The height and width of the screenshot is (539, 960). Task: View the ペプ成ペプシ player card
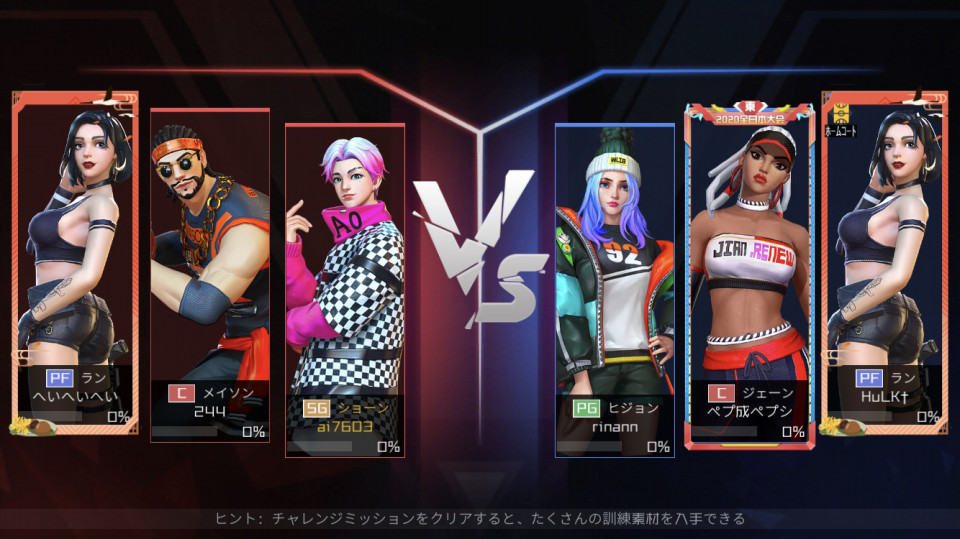[x=749, y=274]
